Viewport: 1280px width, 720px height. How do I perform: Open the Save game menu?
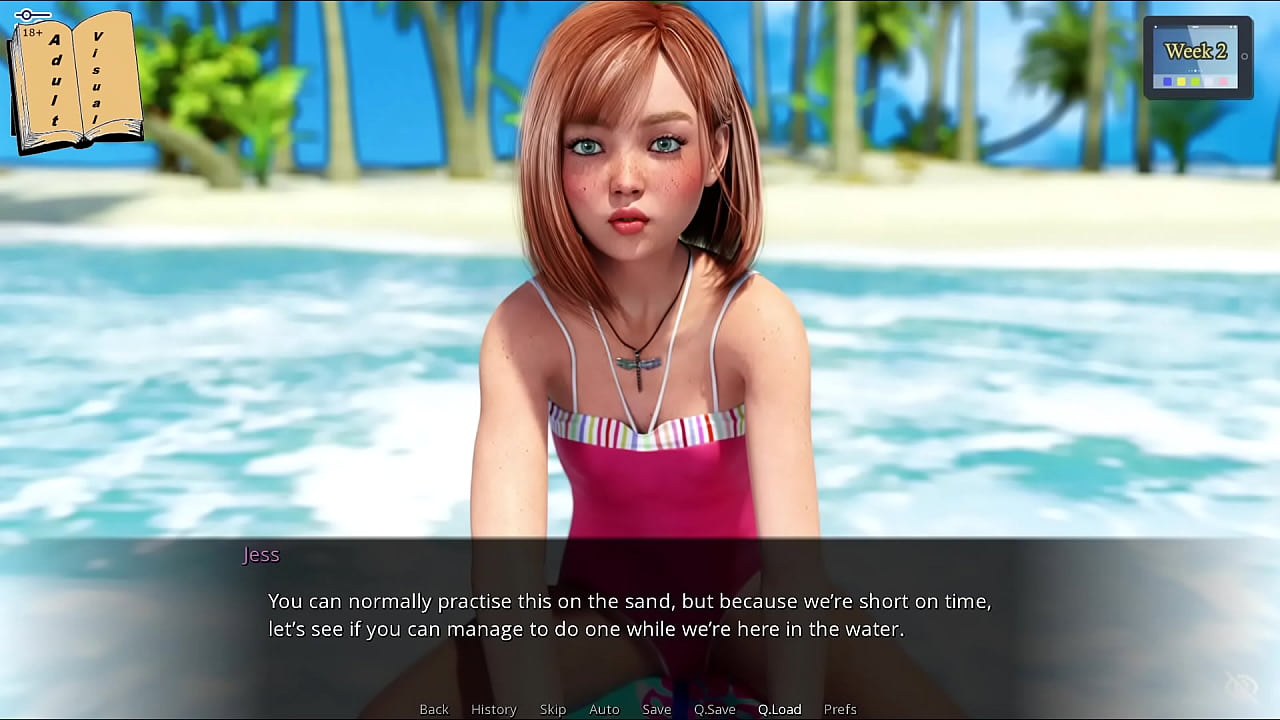656,709
